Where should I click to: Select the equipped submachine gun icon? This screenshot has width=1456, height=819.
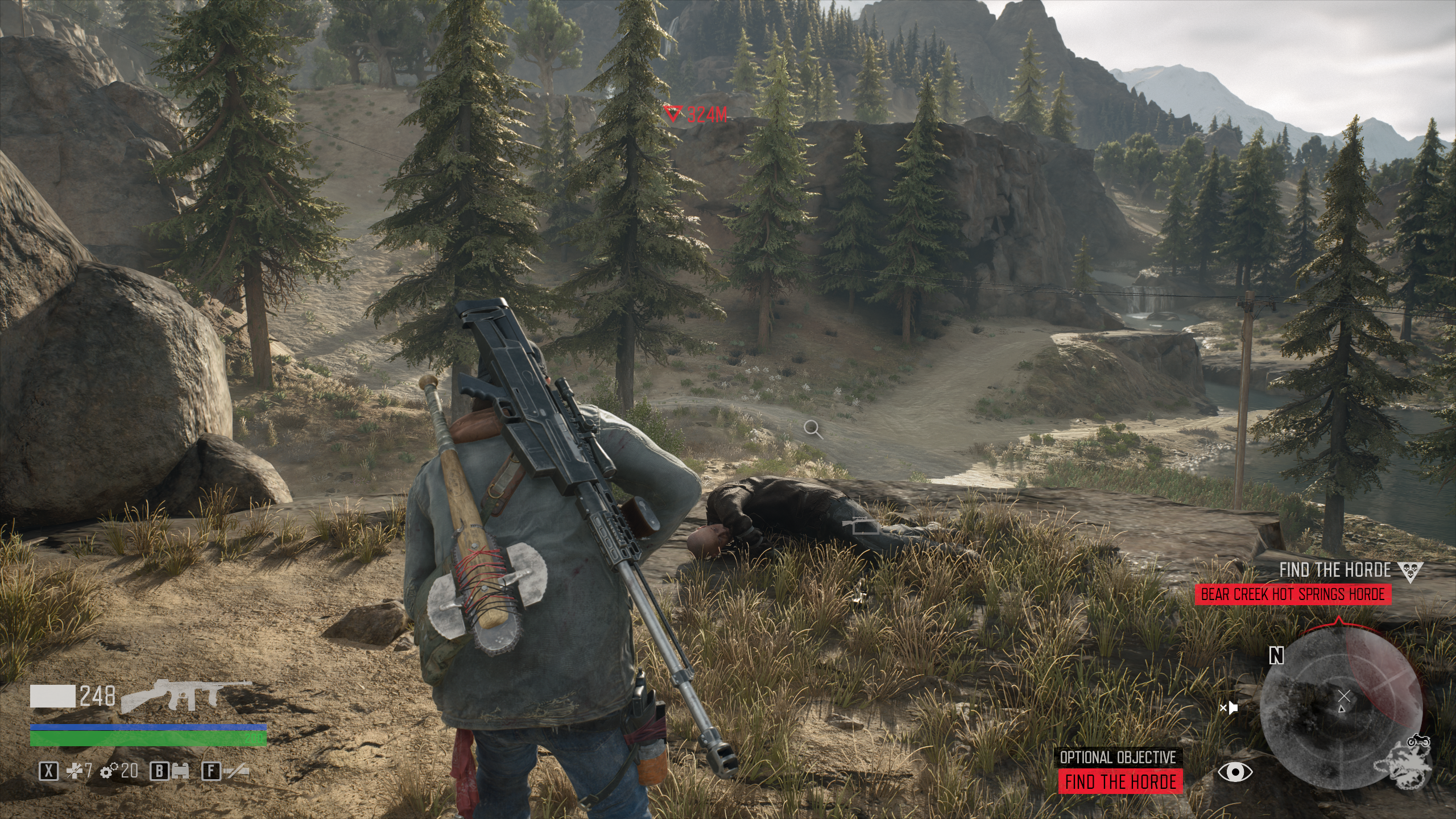click(186, 695)
